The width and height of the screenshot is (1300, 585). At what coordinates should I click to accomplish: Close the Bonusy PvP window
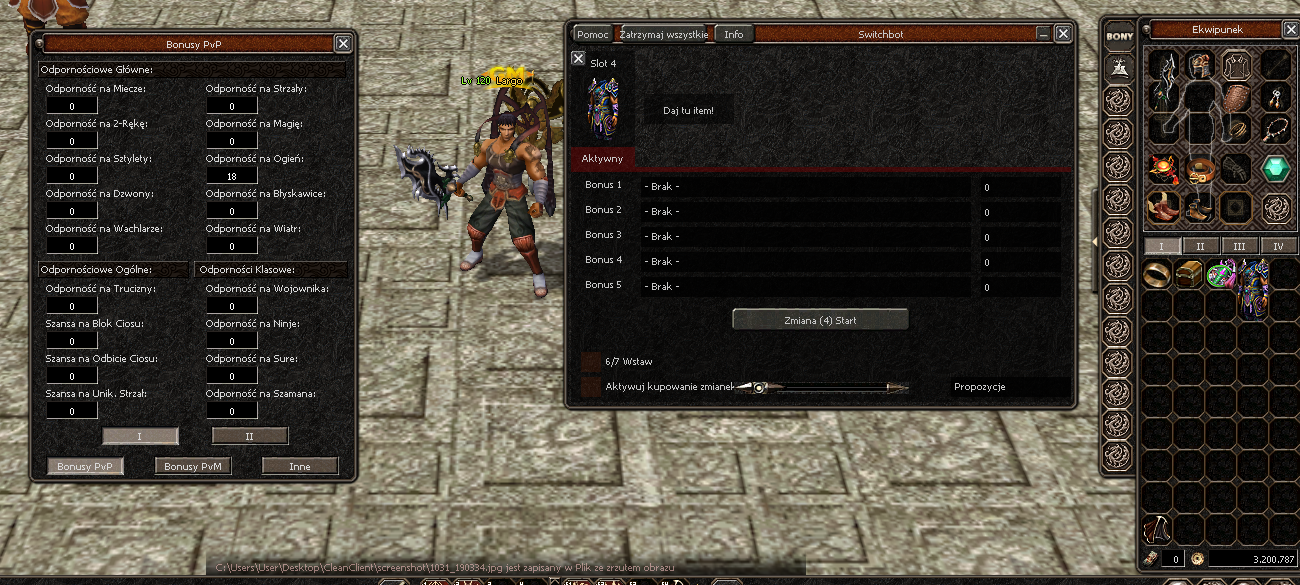pyautogui.click(x=343, y=44)
